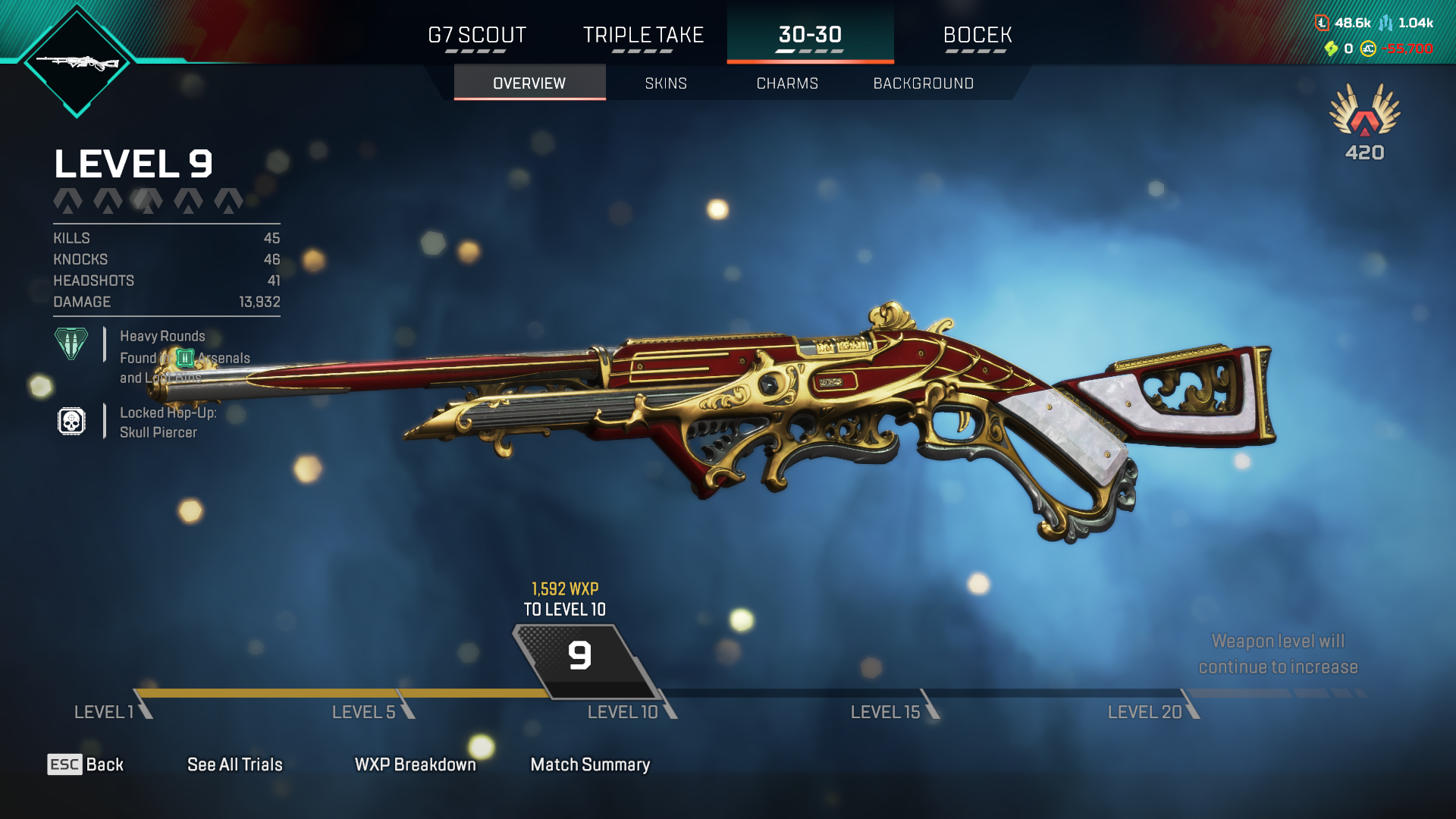Select the Level 5 milestone marker
Screen dimensions: 1456x819
coord(364,712)
